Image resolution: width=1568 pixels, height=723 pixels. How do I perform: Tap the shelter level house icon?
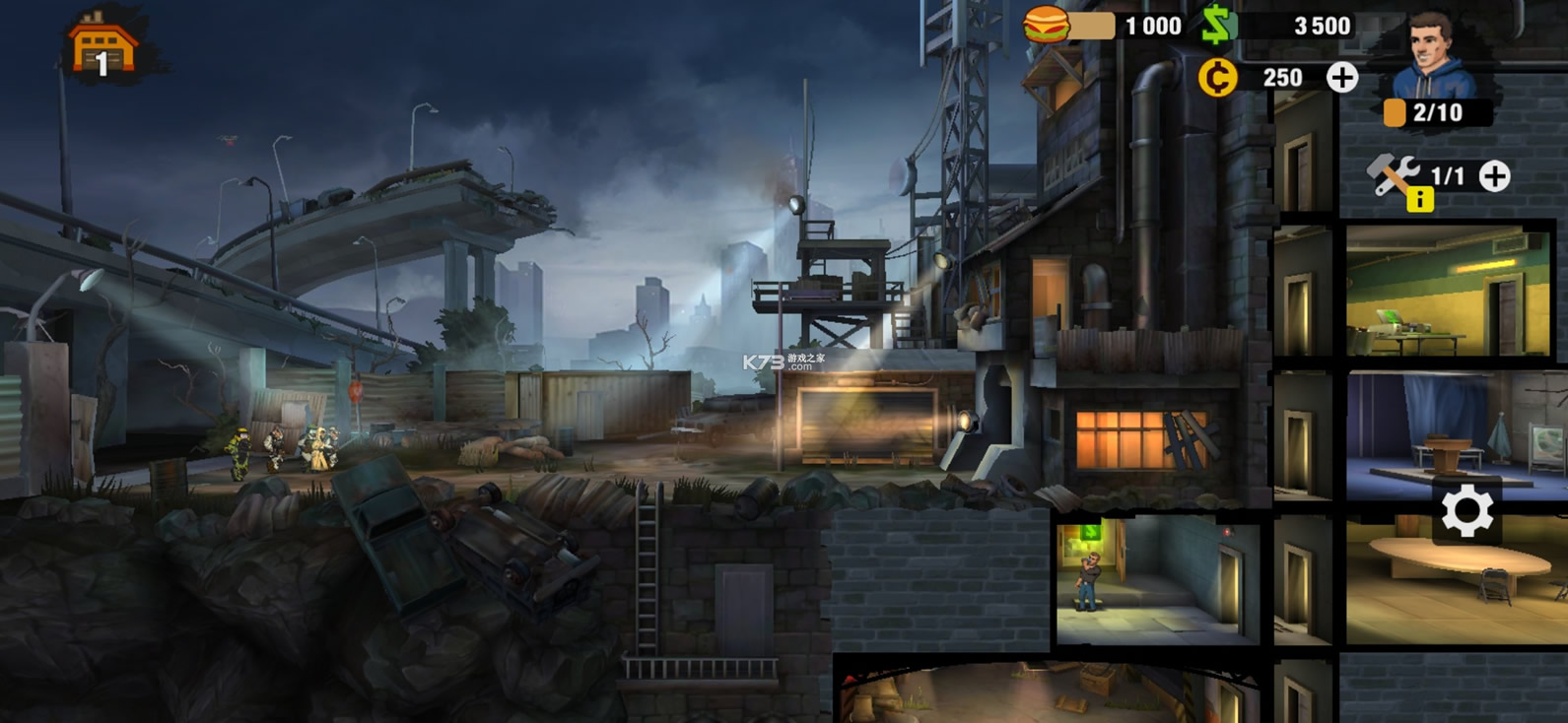click(102, 46)
